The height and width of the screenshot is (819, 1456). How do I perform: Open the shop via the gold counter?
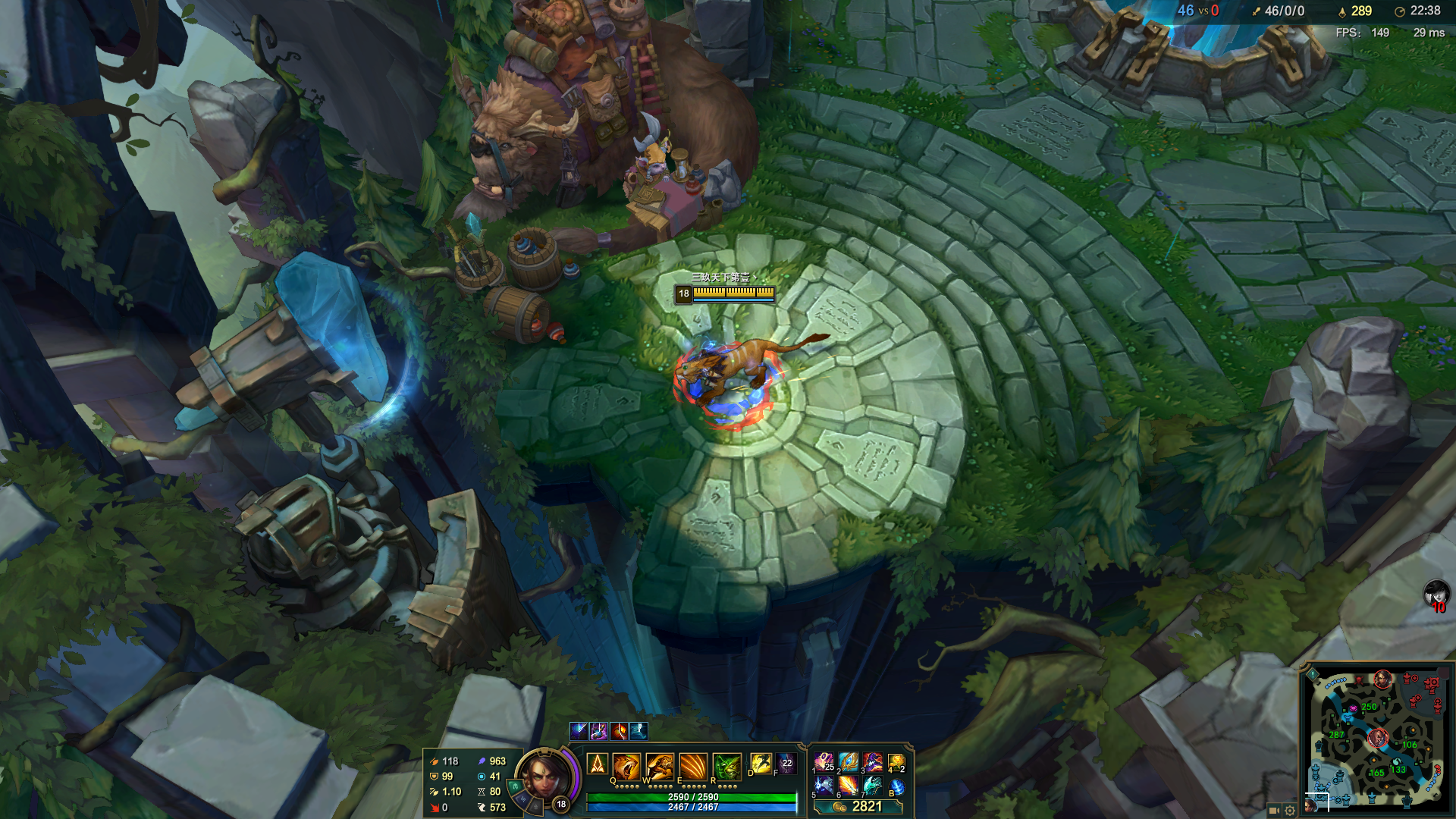(x=858, y=807)
